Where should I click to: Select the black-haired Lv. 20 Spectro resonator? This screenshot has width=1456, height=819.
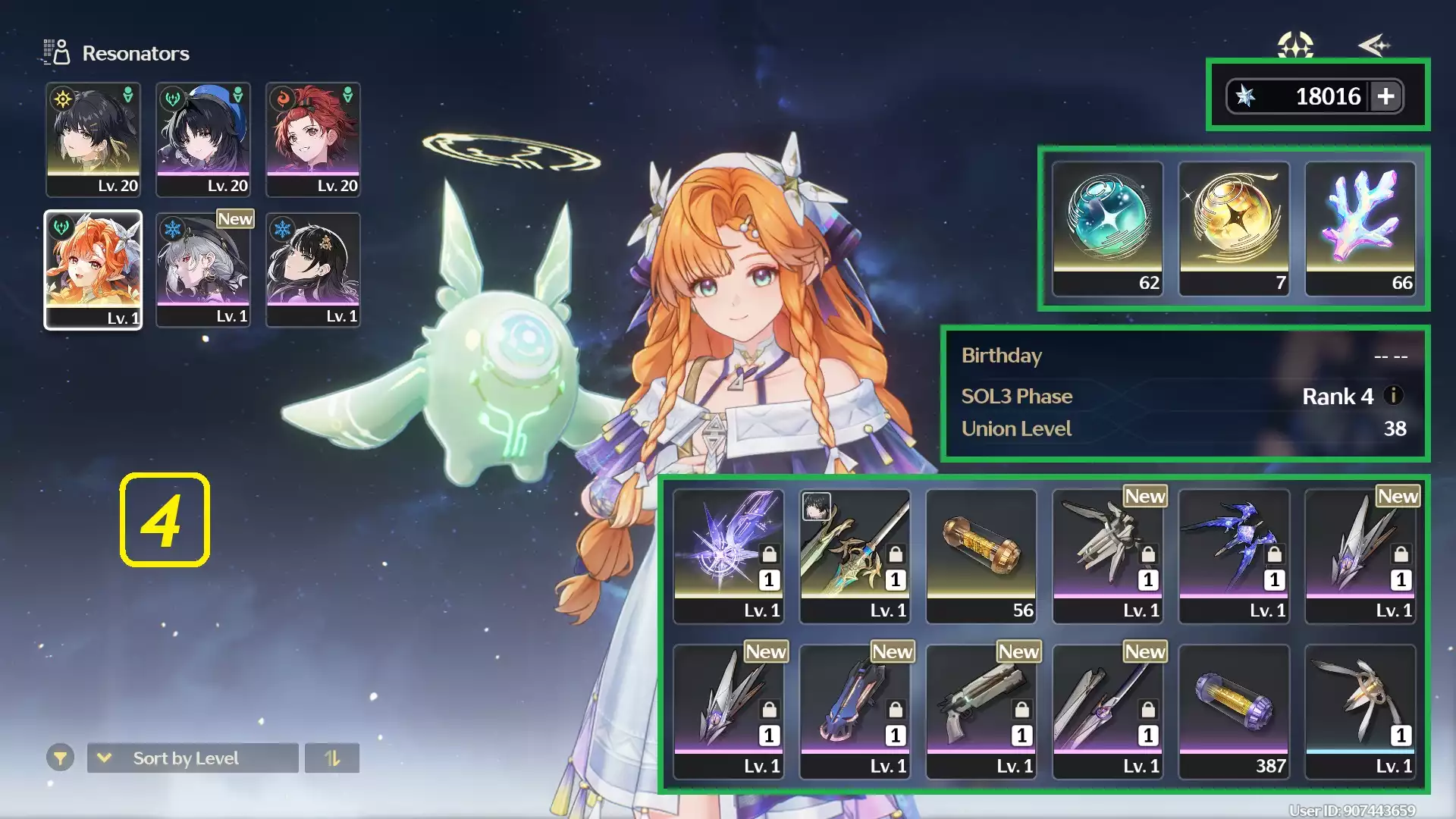coord(93,140)
